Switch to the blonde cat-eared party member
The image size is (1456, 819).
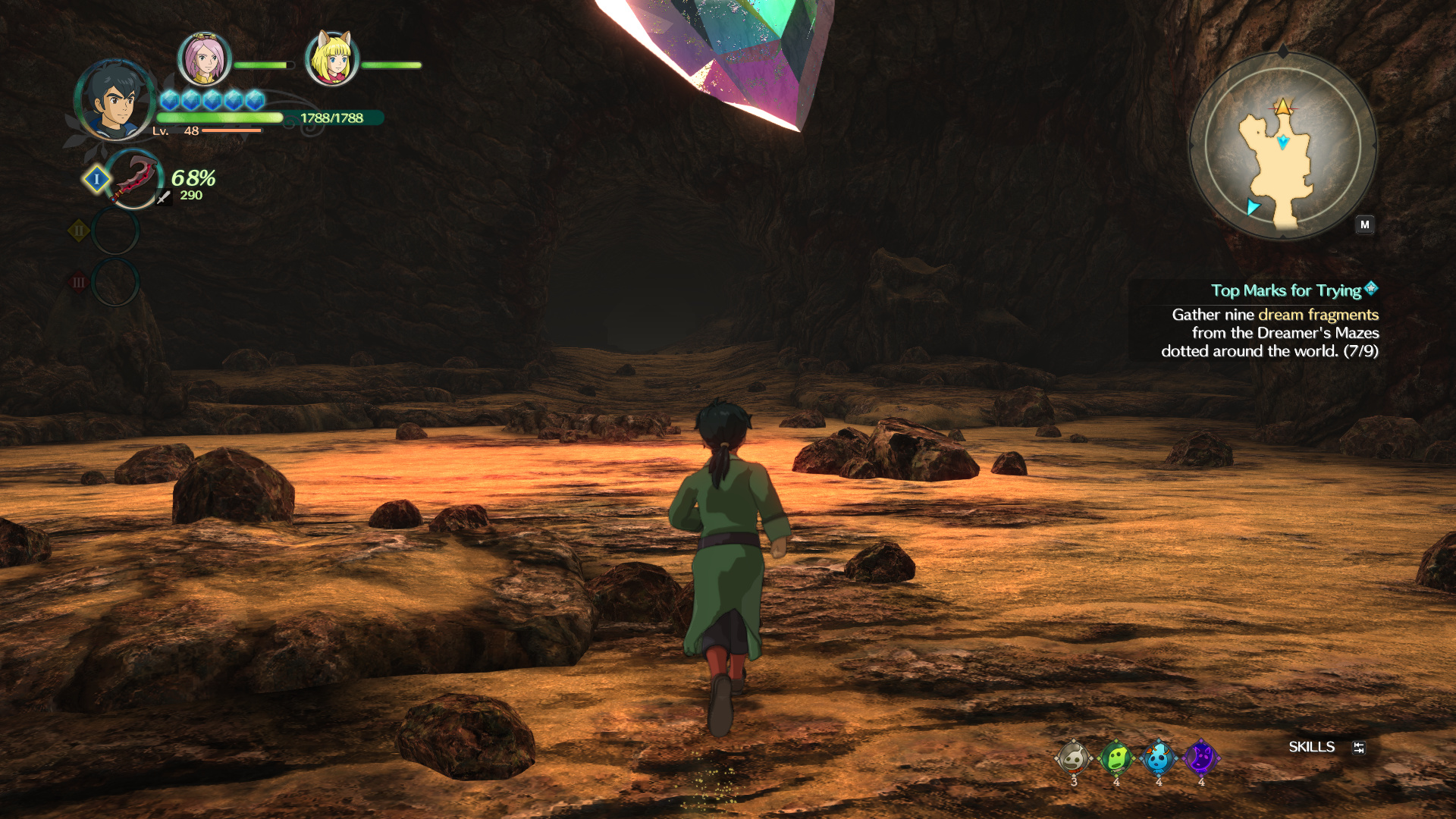pos(331,59)
